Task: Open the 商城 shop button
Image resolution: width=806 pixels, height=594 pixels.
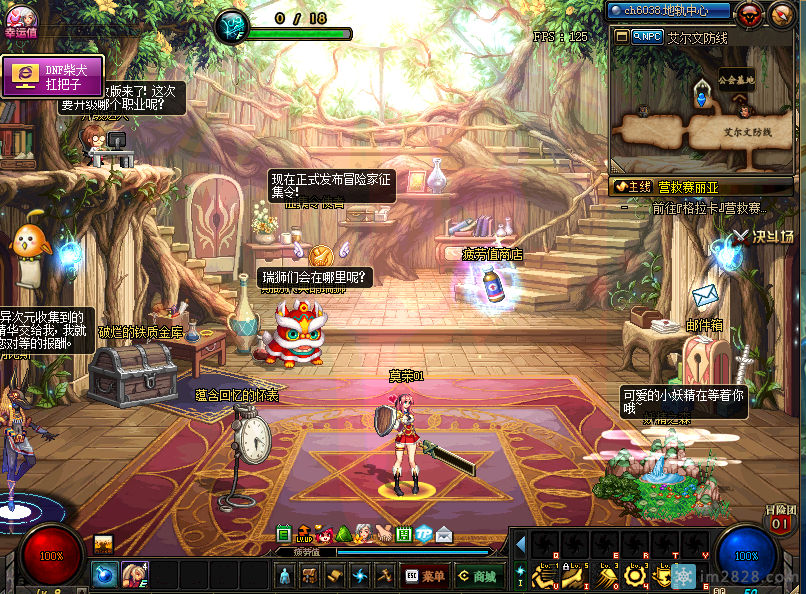Action: coord(476,576)
